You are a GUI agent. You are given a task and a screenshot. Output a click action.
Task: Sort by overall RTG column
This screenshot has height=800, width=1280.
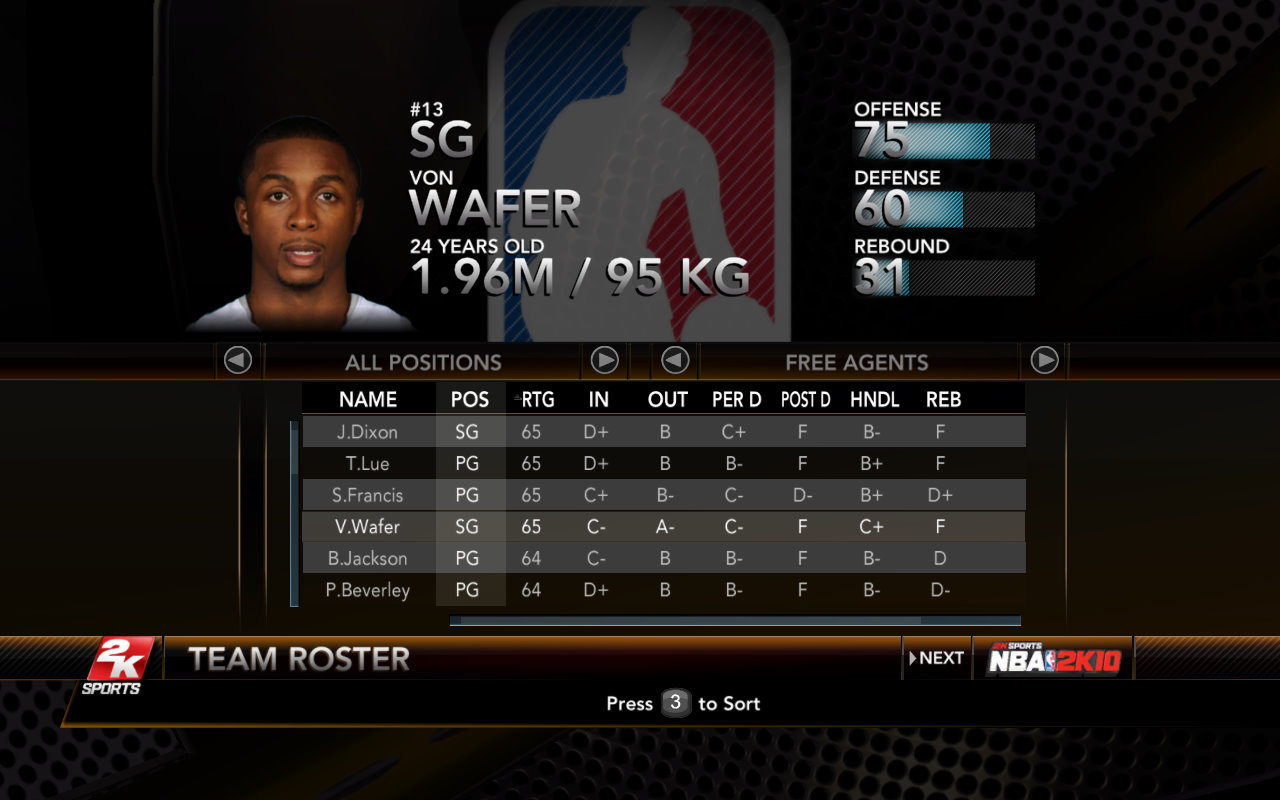pyautogui.click(x=537, y=400)
